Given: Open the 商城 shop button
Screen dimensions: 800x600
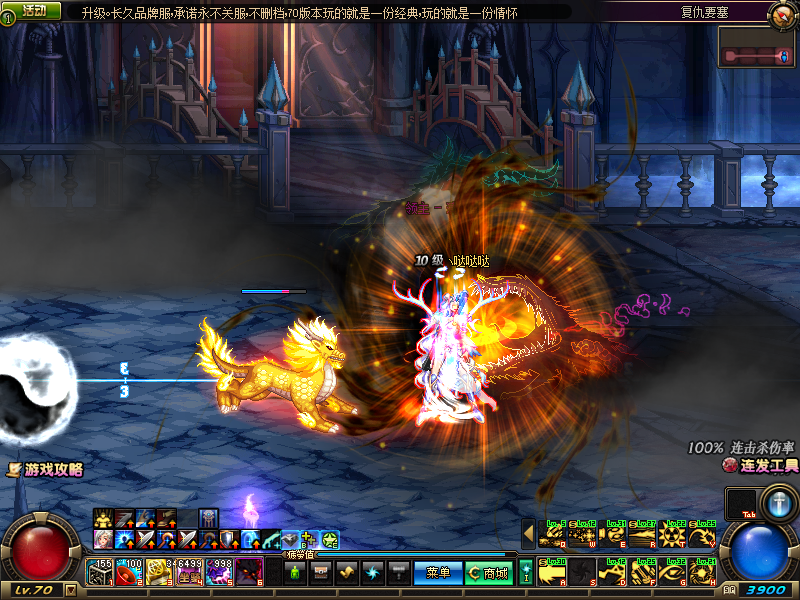Looking at the screenshot, I should [488, 572].
